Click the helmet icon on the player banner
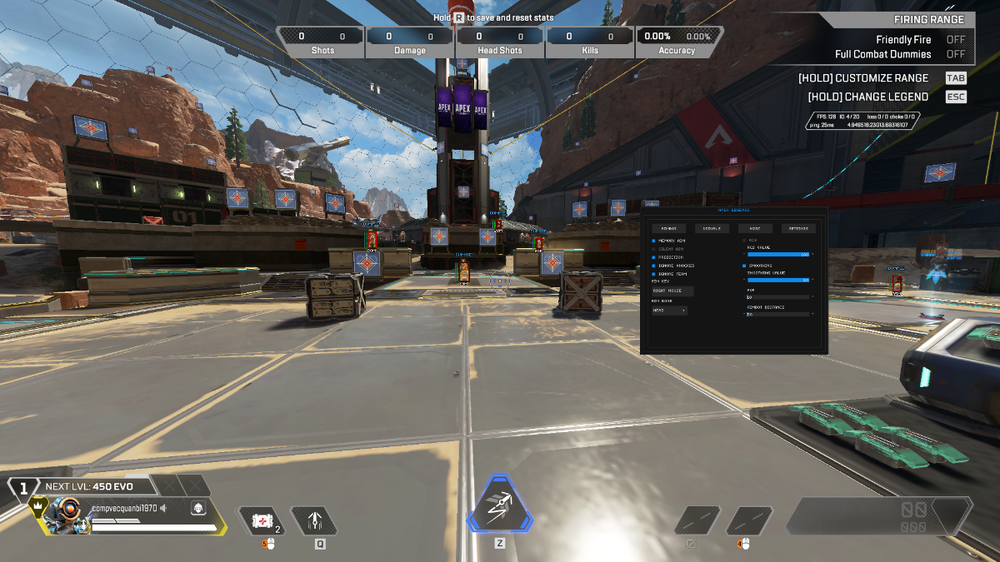Screen dimensions: 1000x562 pos(198,508)
